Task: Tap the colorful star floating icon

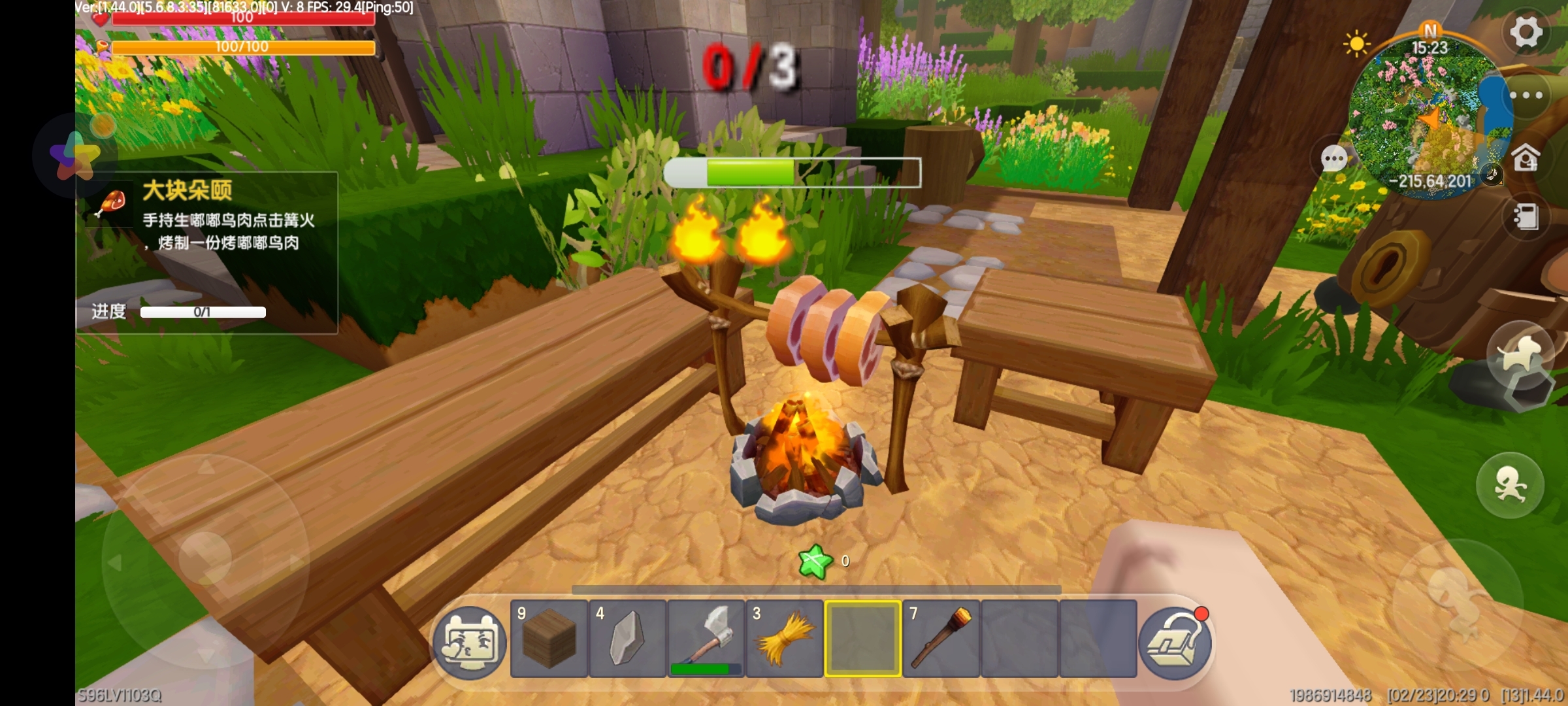Action: pyautogui.click(x=74, y=156)
